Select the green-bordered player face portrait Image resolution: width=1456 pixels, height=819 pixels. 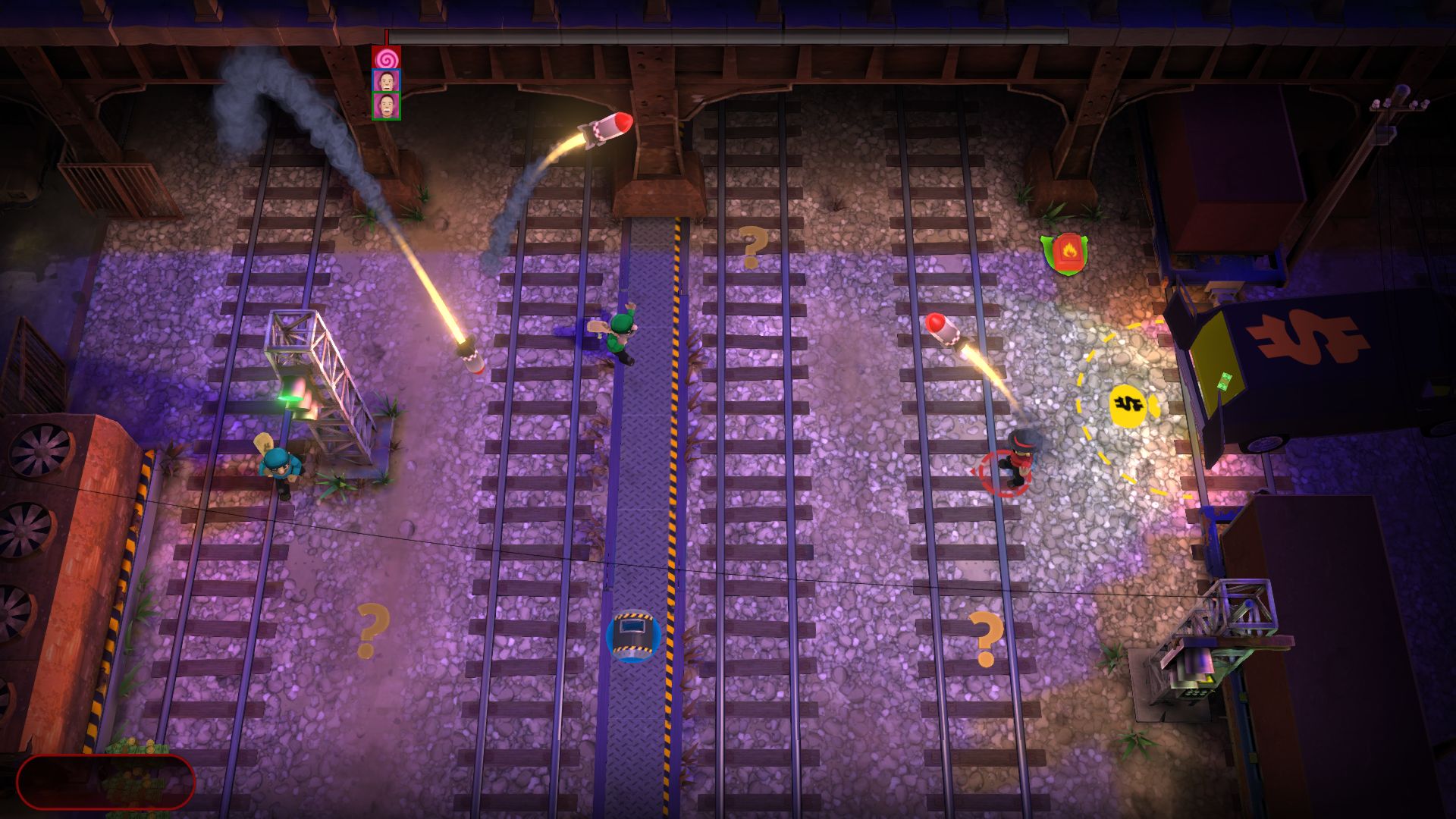tap(386, 105)
